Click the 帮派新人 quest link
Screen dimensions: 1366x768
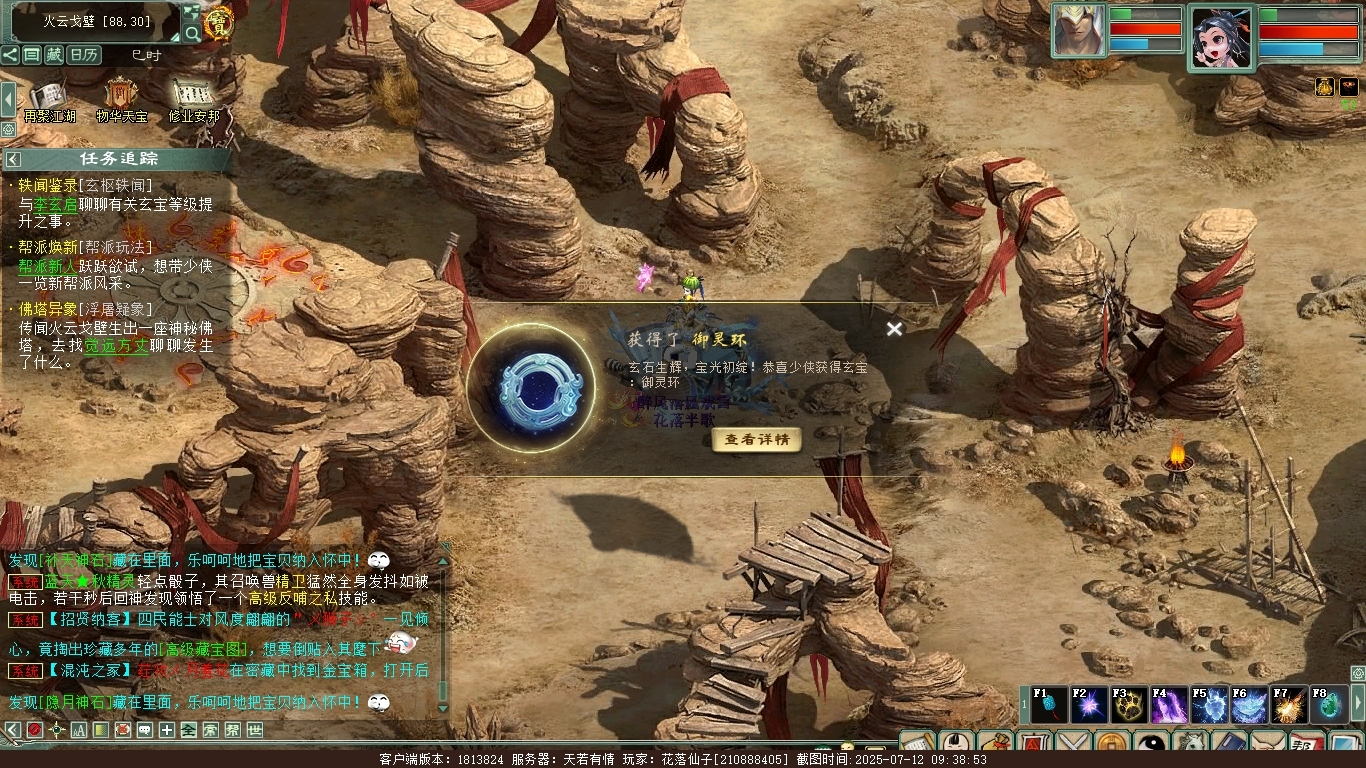click(x=46, y=266)
